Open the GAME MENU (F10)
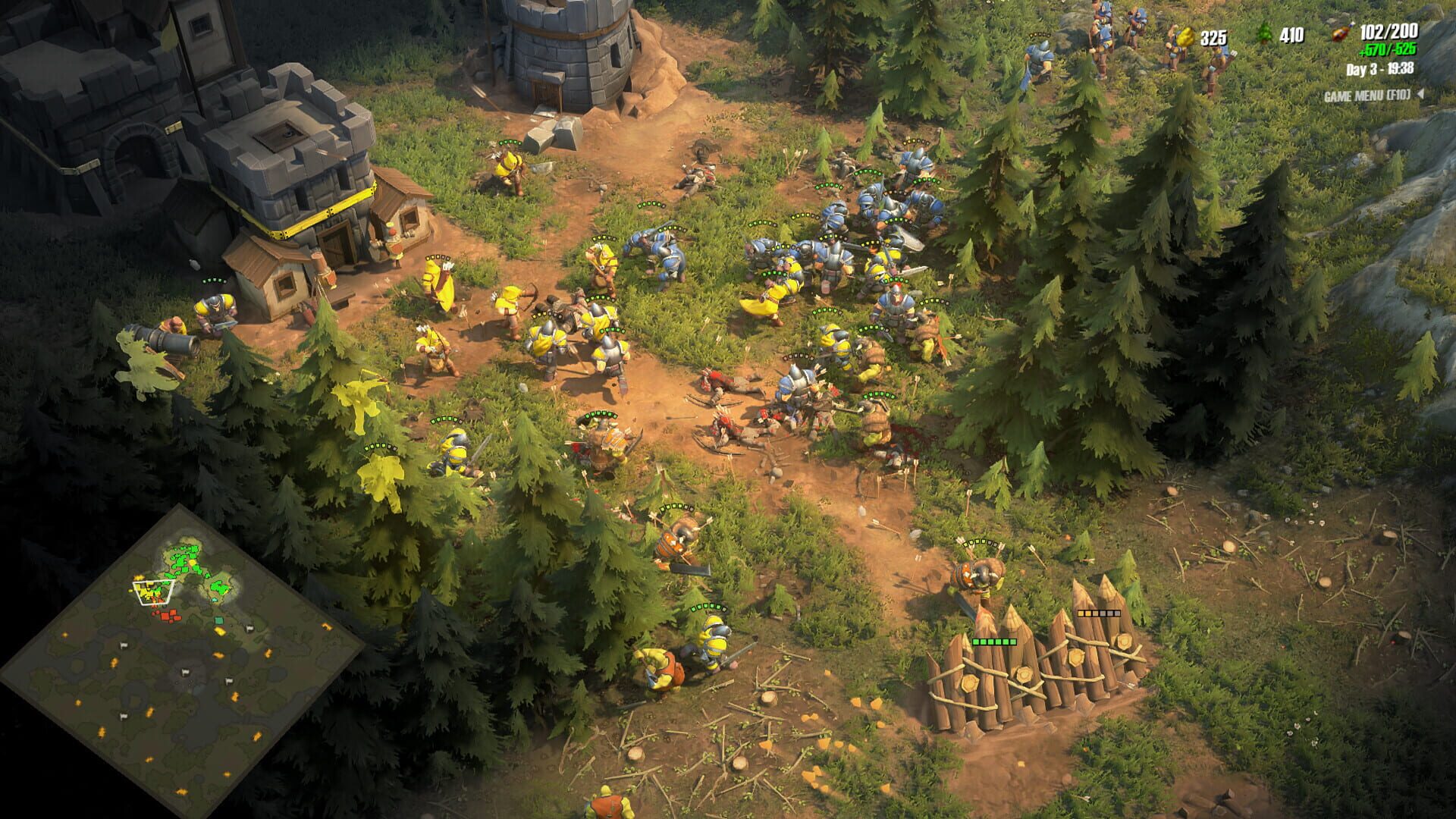The image size is (1456, 819). tap(1367, 96)
